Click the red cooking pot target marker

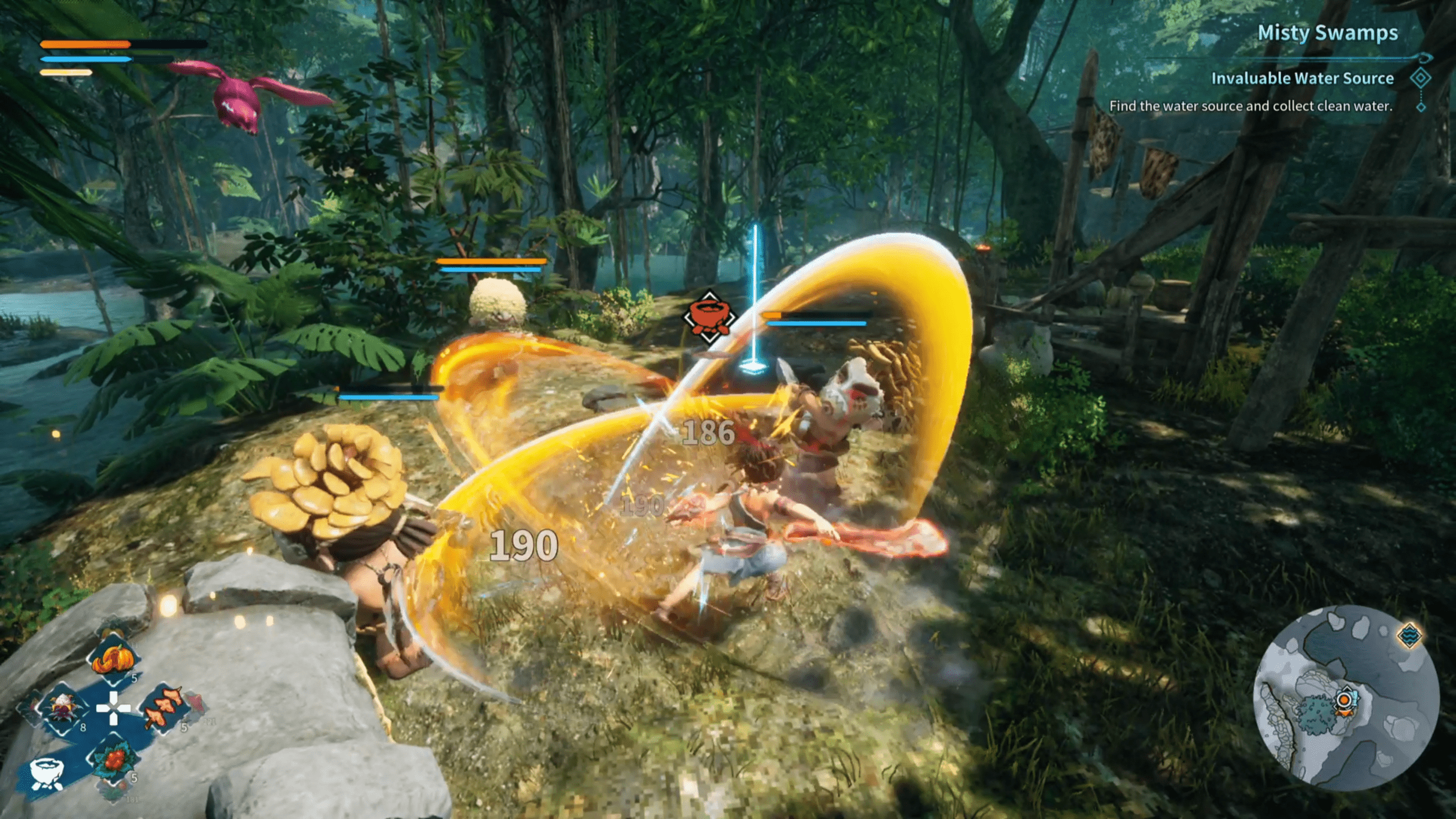(709, 317)
